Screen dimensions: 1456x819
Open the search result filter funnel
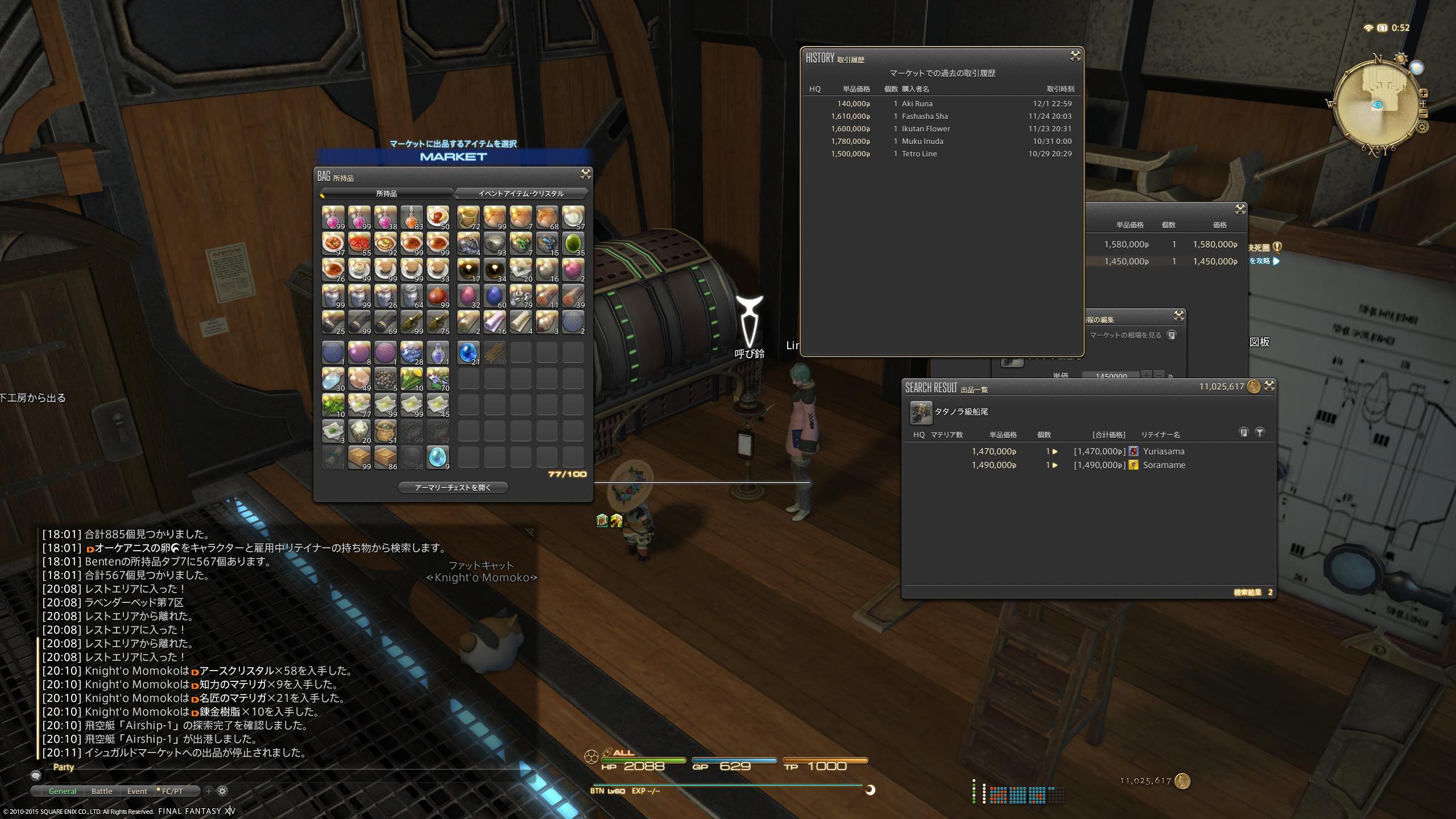[x=1260, y=433]
